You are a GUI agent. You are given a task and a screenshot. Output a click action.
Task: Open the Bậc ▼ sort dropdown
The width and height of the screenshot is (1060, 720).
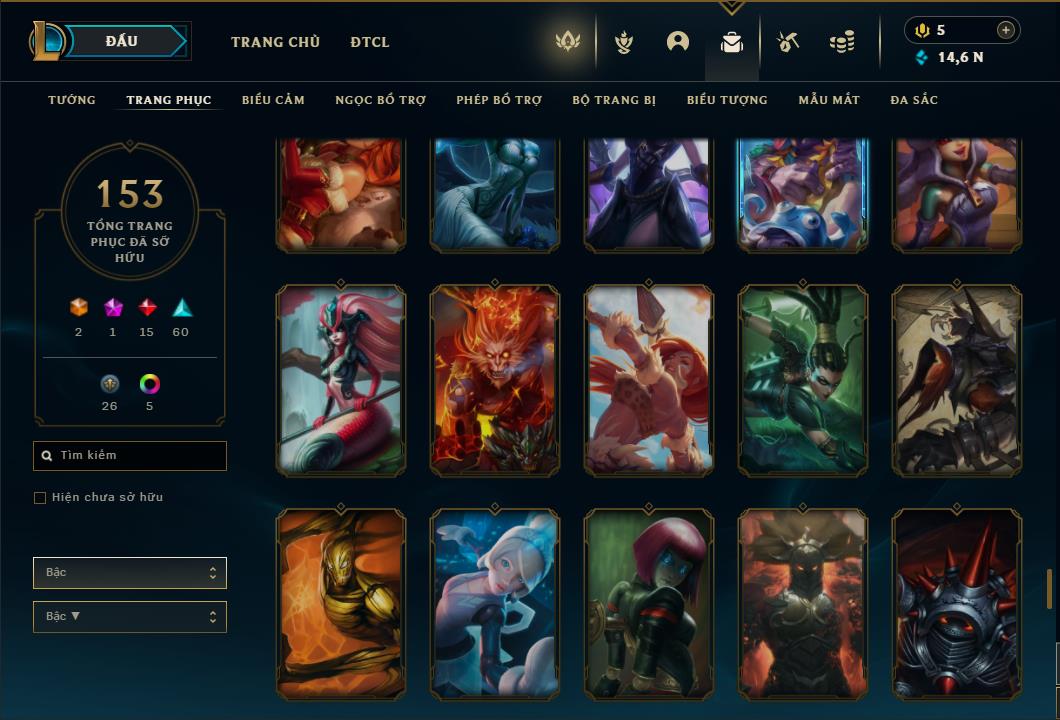[x=130, y=617]
